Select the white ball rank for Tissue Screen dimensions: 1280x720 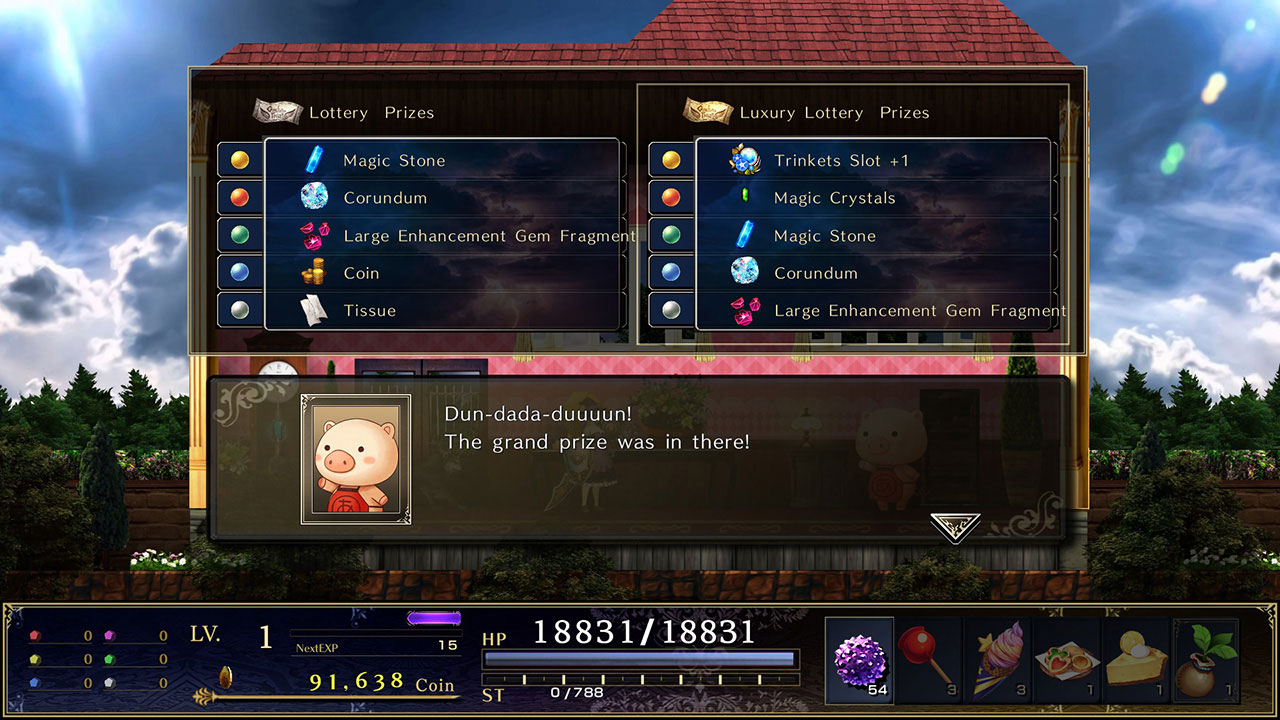point(240,310)
